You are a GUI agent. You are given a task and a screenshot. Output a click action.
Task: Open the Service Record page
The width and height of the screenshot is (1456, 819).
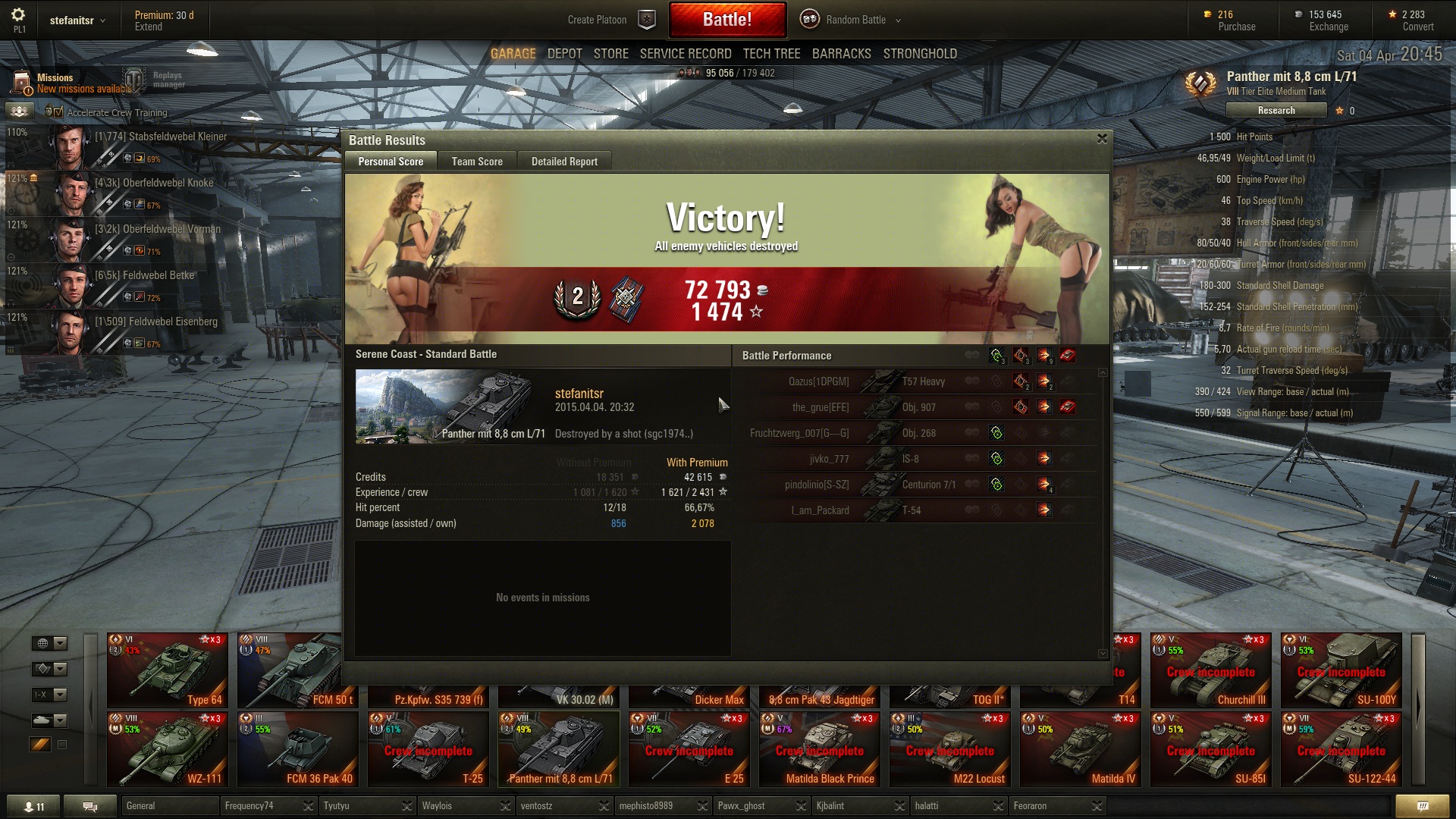[x=685, y=54]
